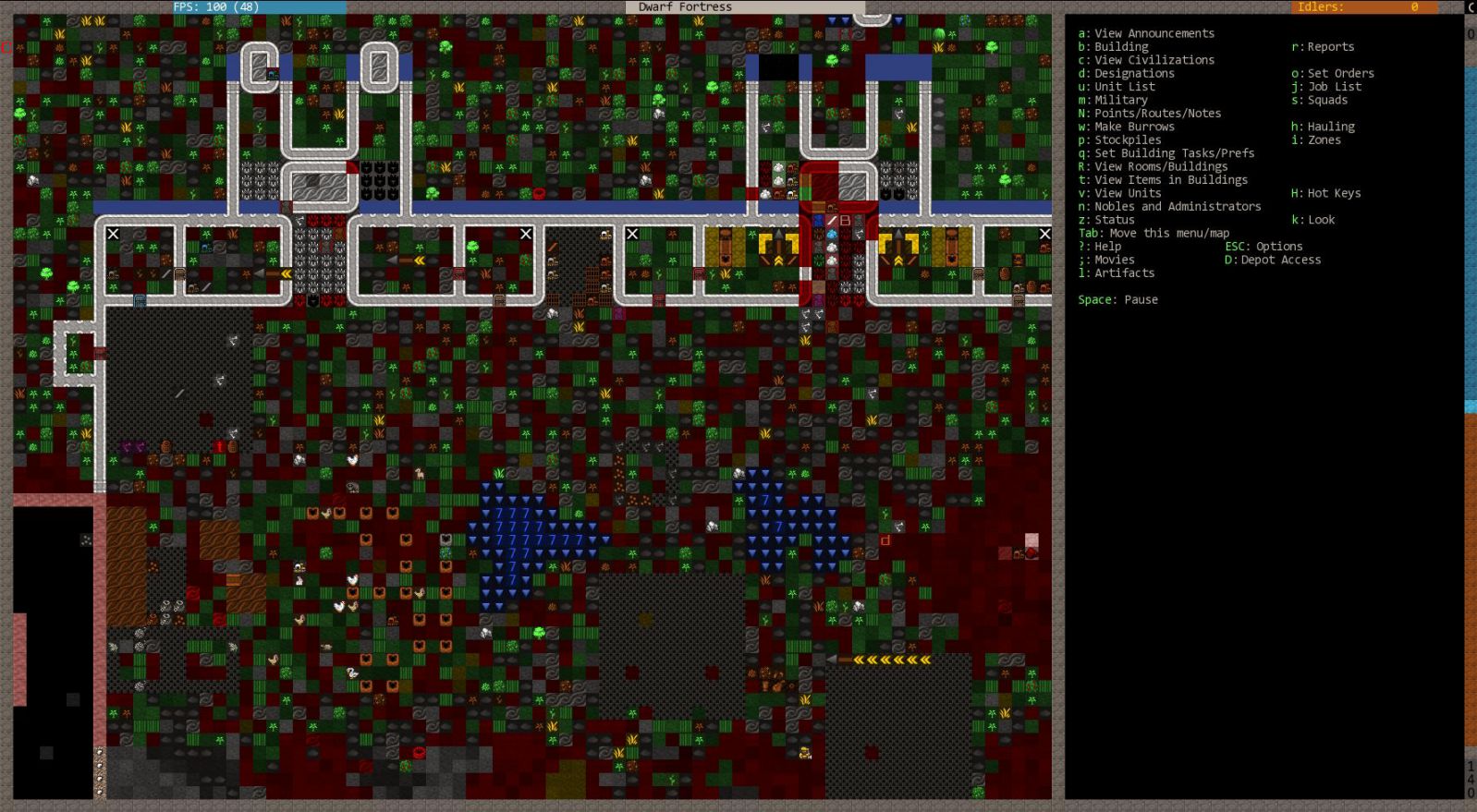Open the Stockpiles menu
This screenshot has height=812, width=1477.
click(x=1128, y=140)
